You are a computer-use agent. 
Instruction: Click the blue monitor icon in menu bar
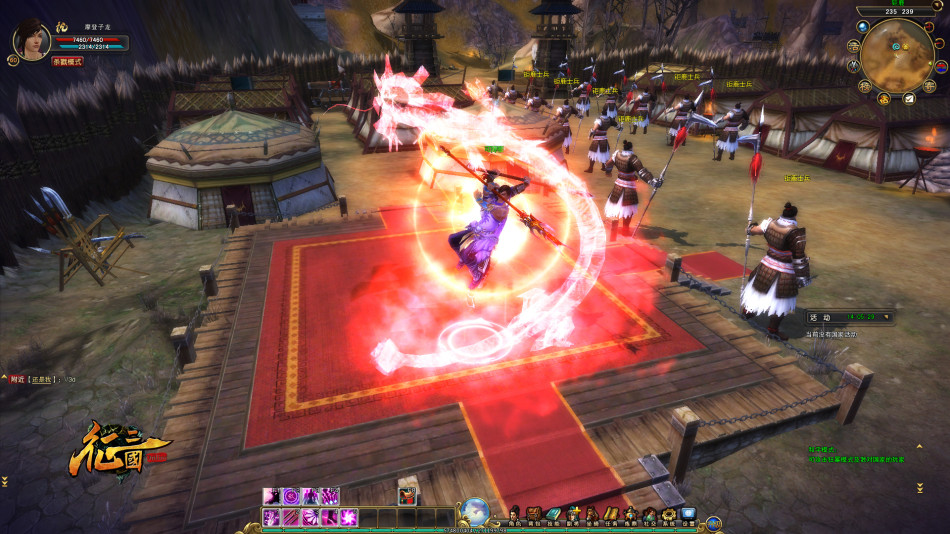pyautogui.click(x=688, y=515)
